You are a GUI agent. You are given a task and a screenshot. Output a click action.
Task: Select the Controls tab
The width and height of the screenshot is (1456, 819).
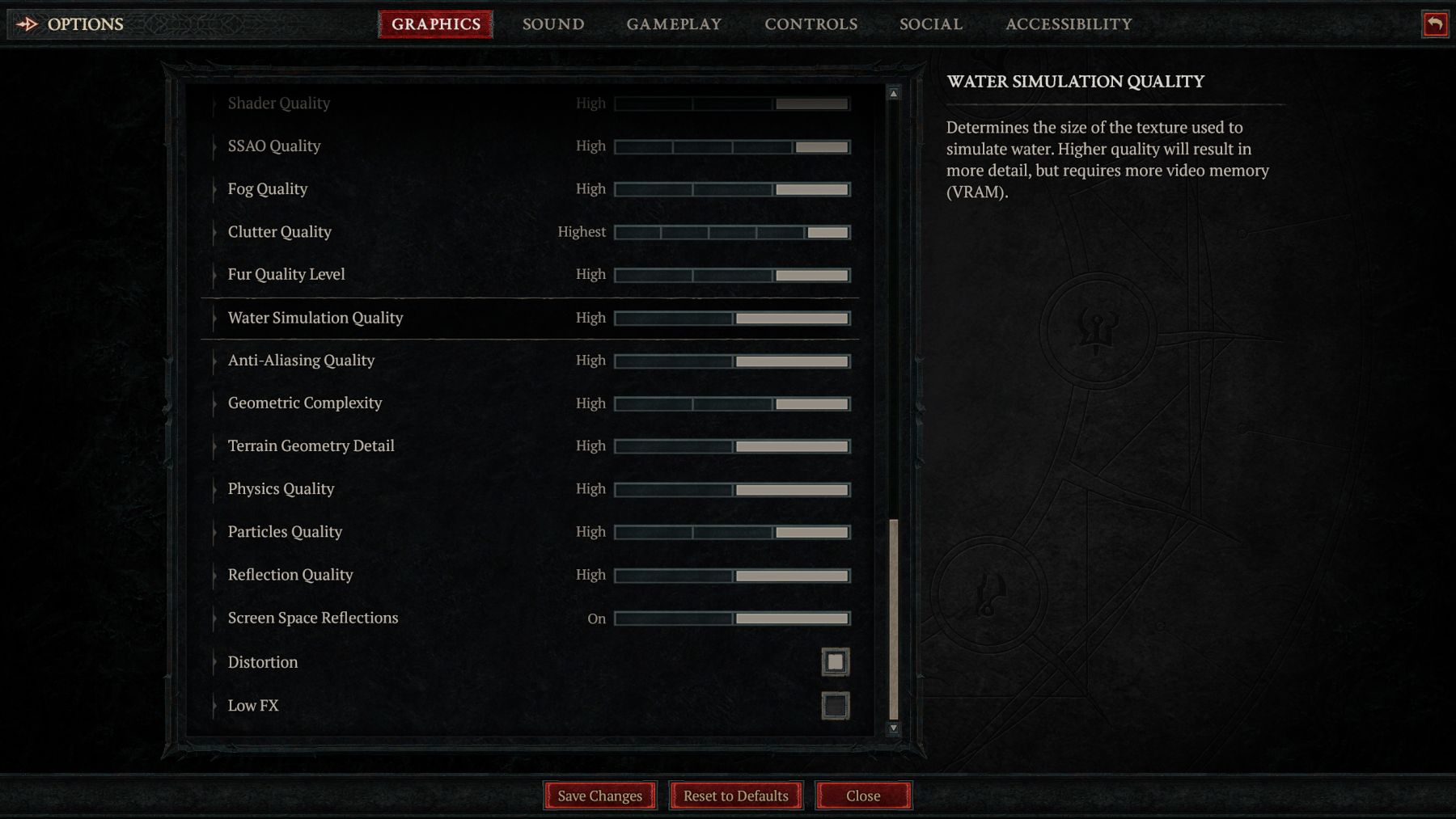(x=811, y=24)
